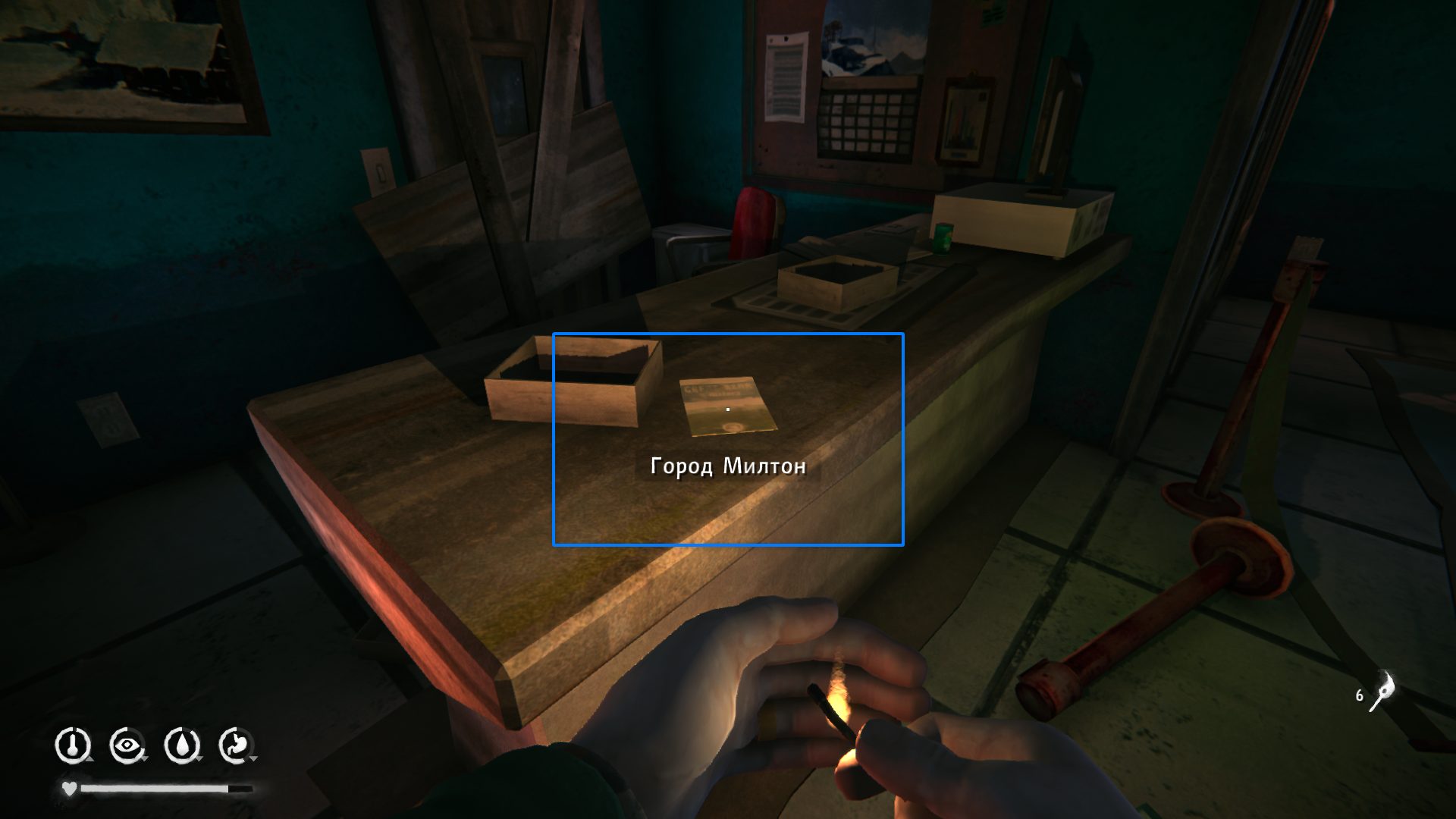Click the thermometer warmth status icon

click(x=73, y=745)
